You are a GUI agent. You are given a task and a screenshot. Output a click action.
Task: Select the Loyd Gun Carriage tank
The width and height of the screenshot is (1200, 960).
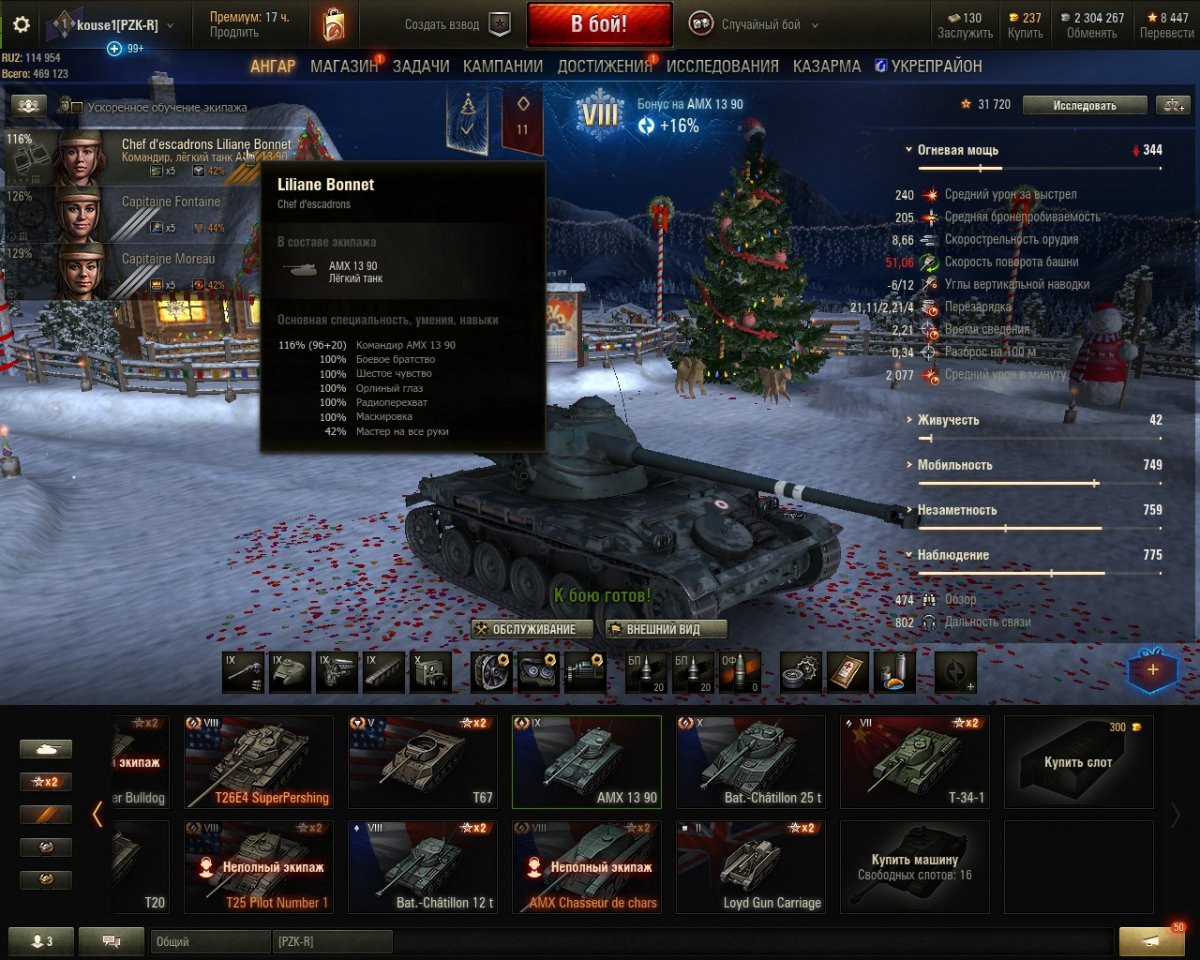tap(750, 866)
